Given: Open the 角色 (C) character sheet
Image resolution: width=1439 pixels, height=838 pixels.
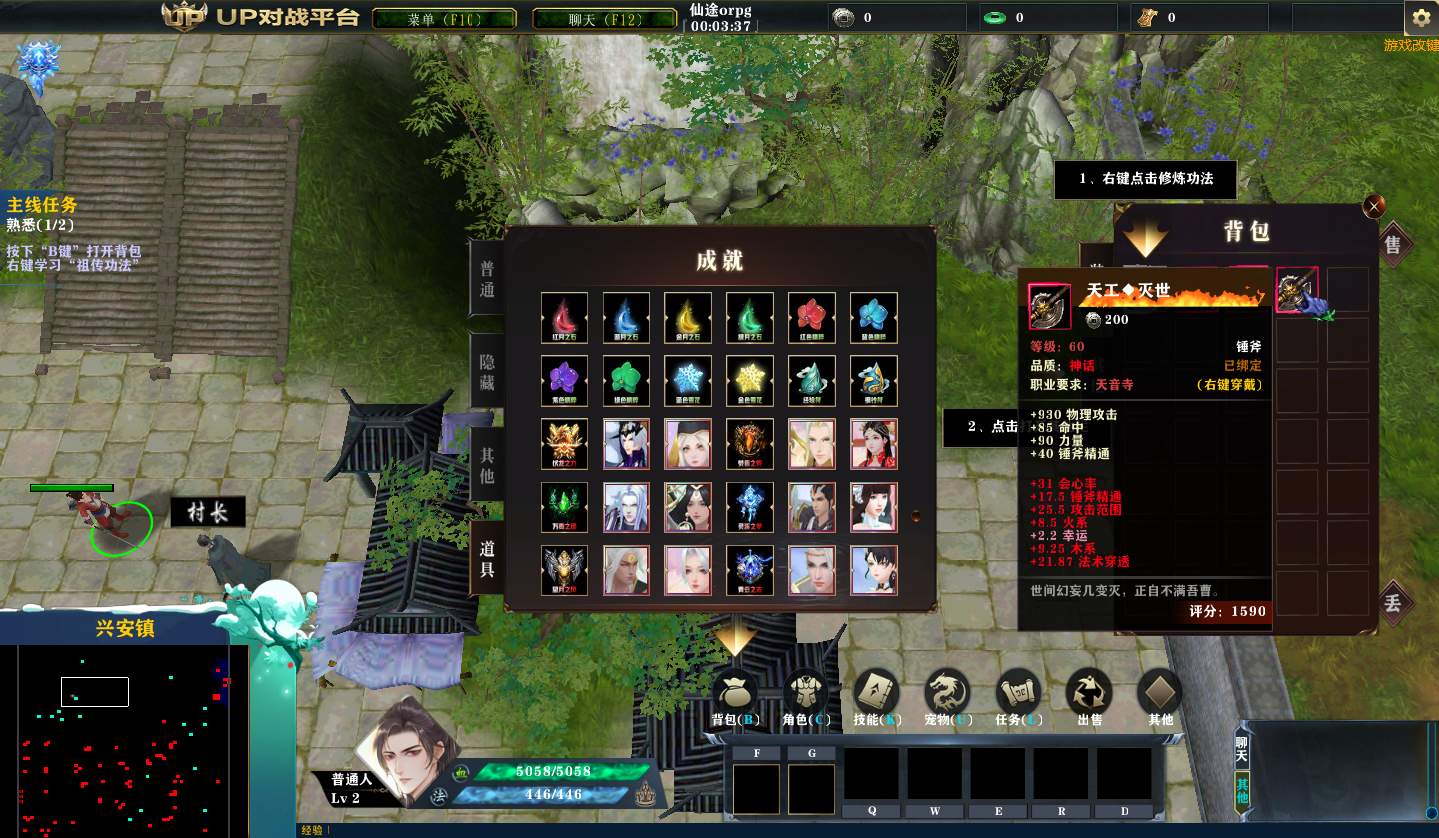Looking at the screenshot, I should (806, 694).
